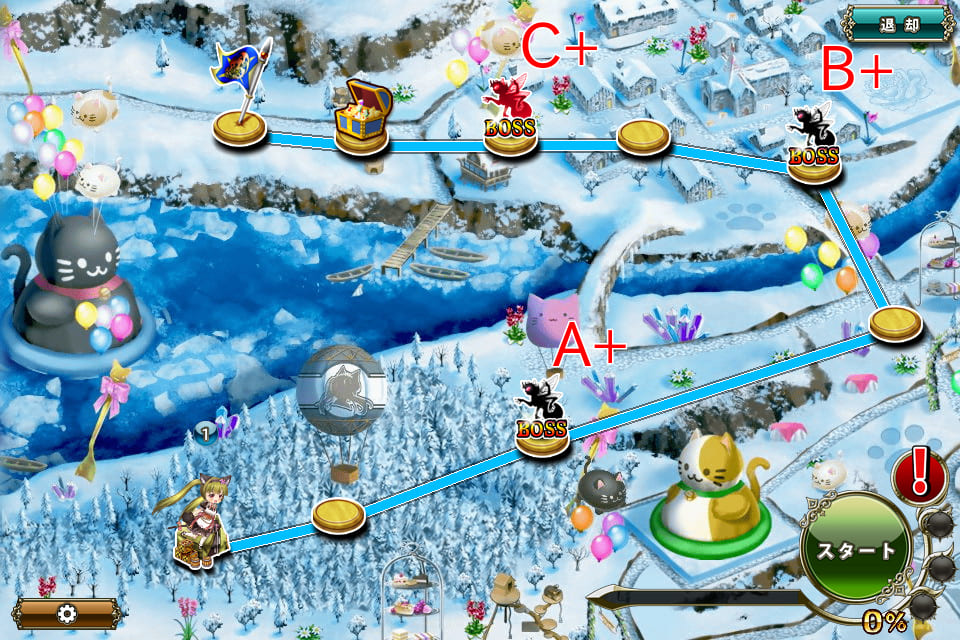Click the 退却 retreat button
The height and width of the screenshot is (640, 960).
point(897,25)
